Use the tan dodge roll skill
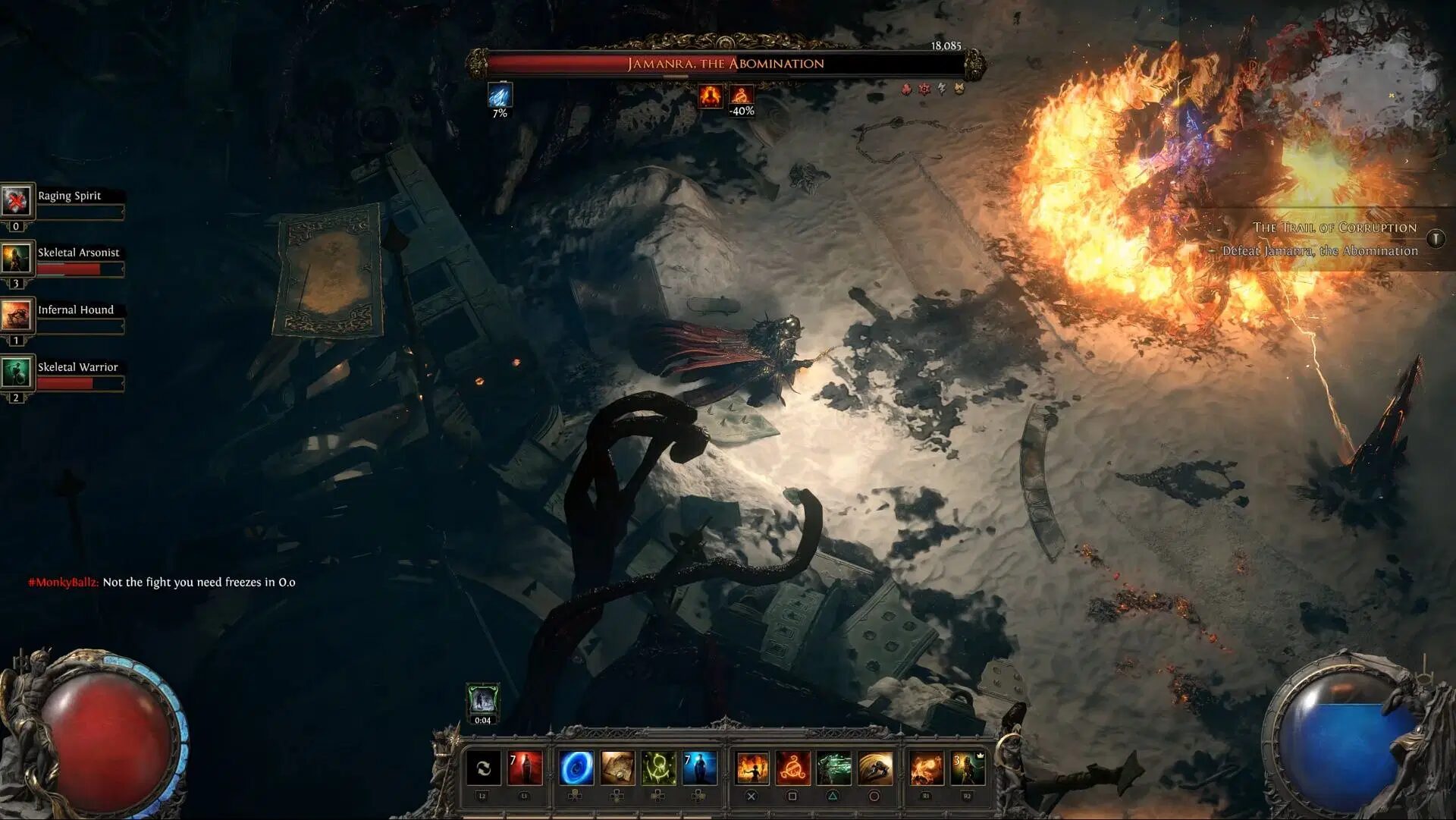 874,768
